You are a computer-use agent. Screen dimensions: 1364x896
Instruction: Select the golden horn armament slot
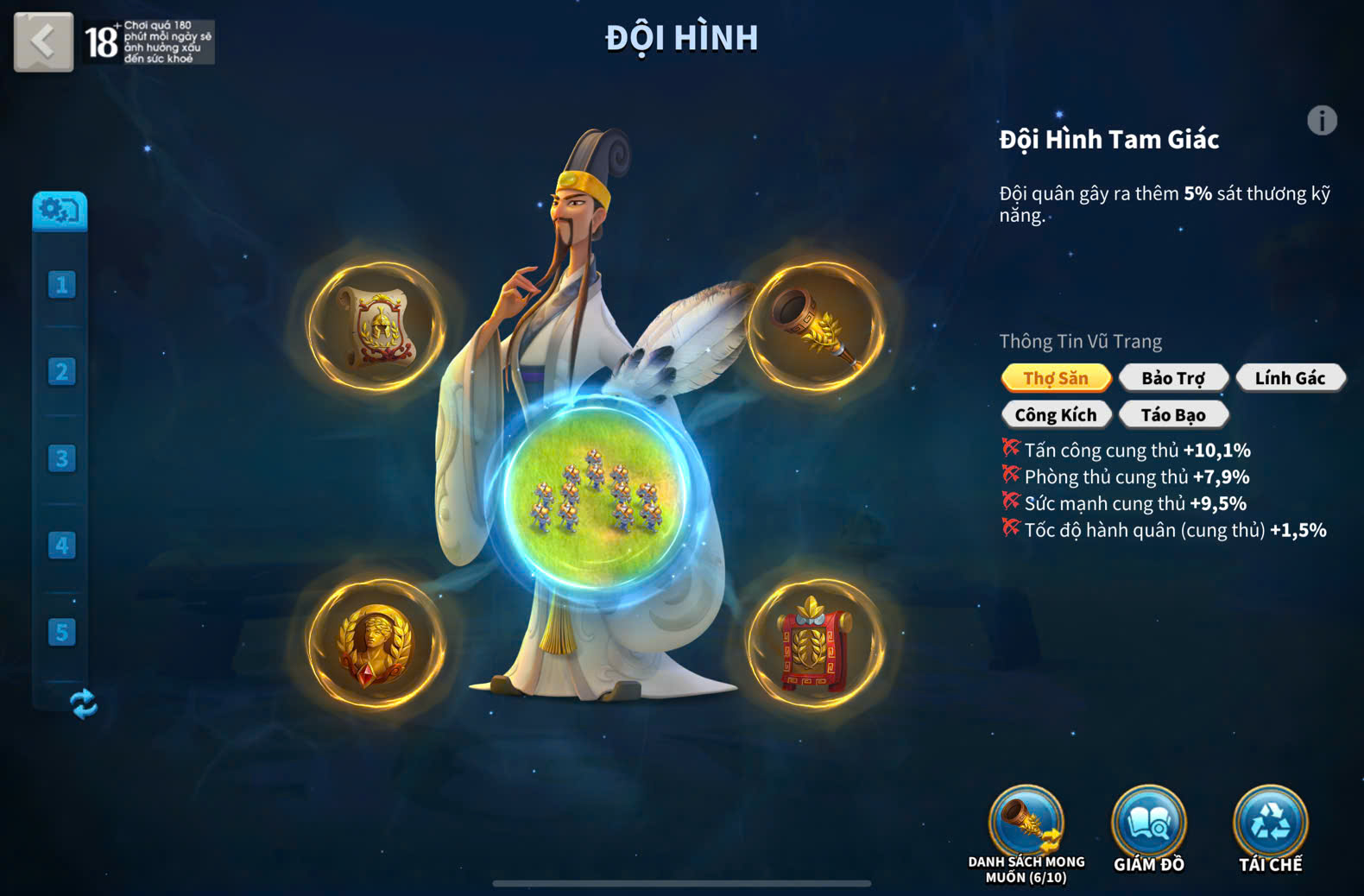click(816, 327)
